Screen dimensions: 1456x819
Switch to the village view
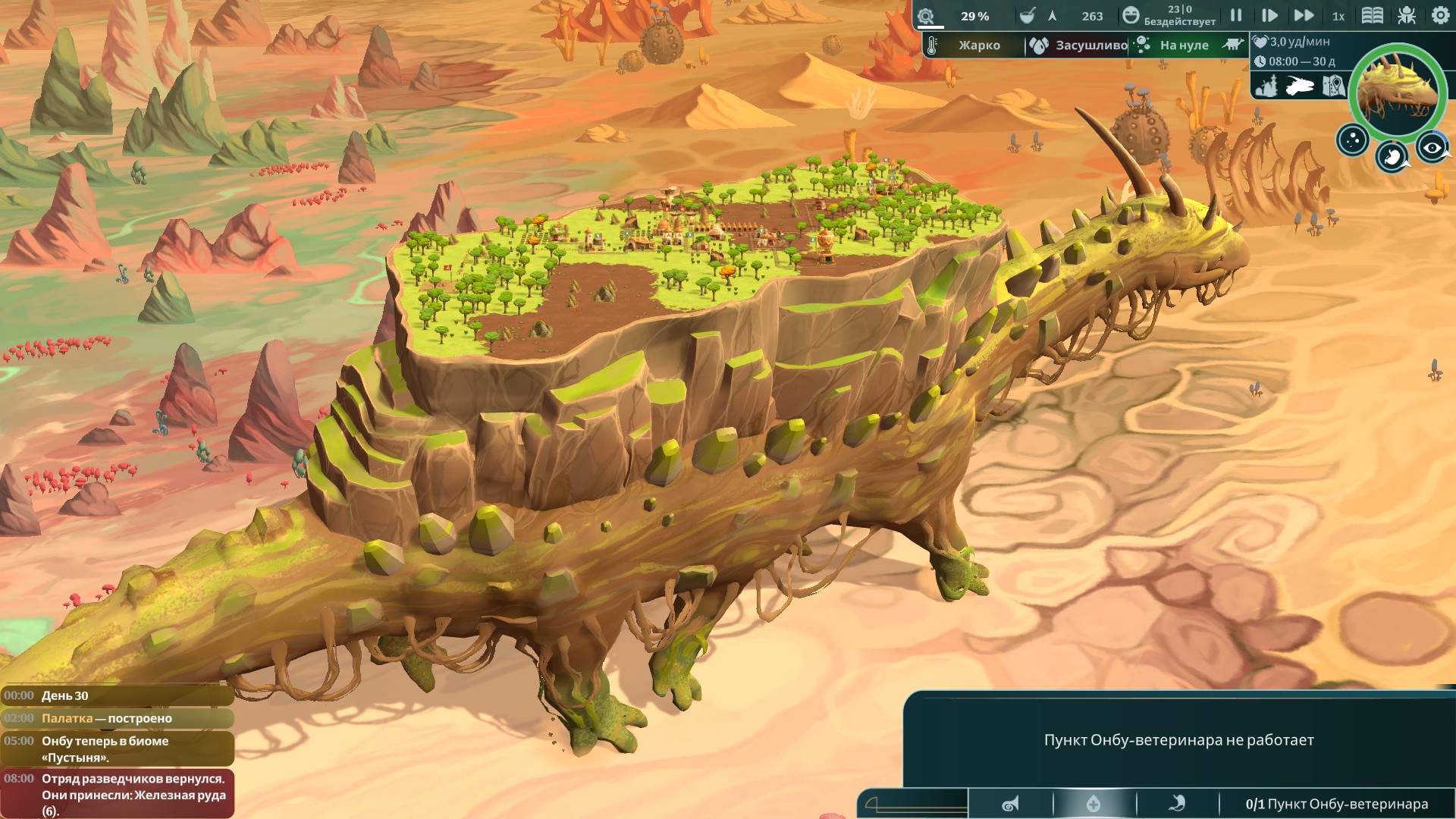click(1266, 86)
